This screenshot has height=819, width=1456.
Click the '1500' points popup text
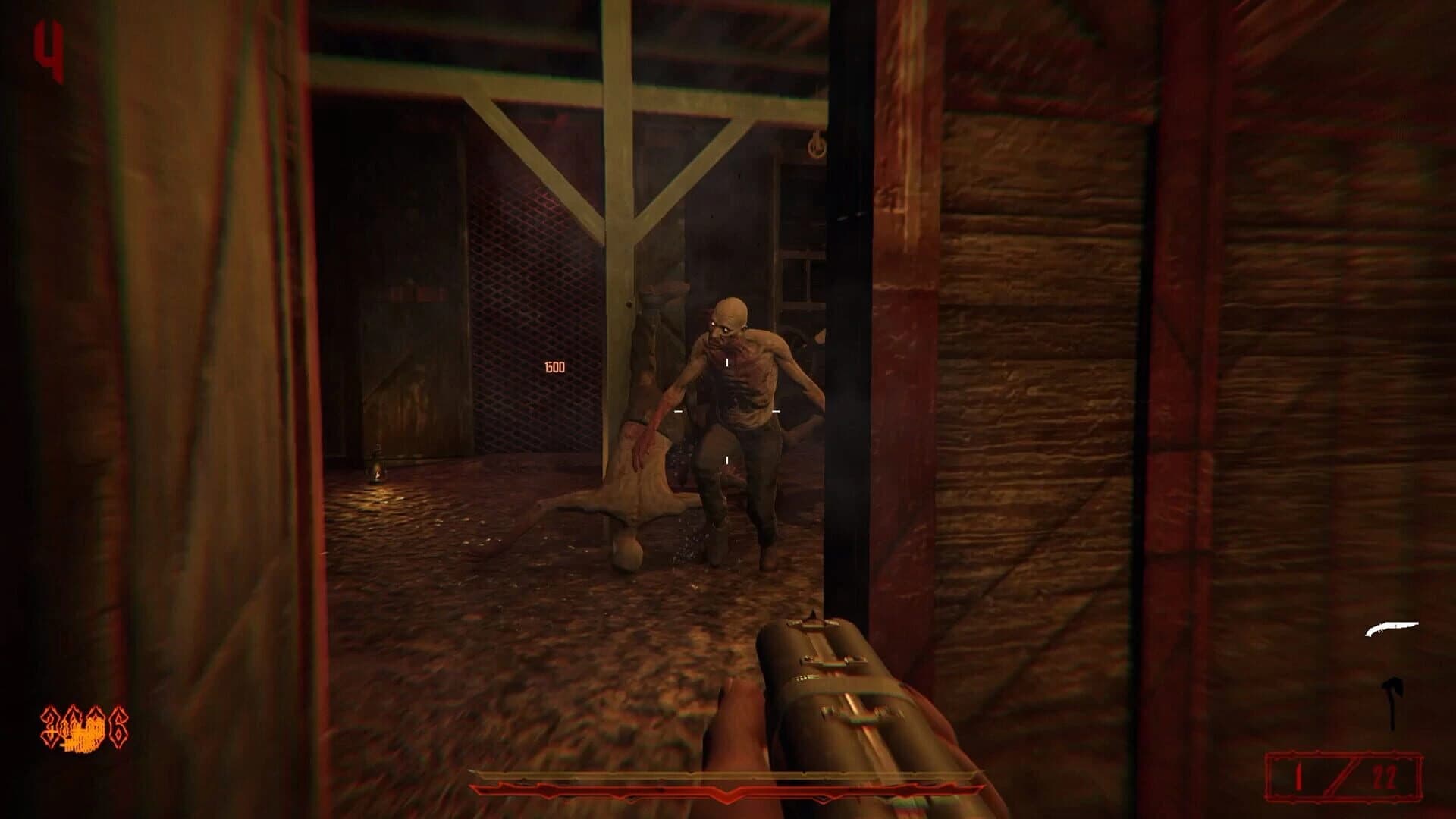pyautogui.click(x=554, y=367)
